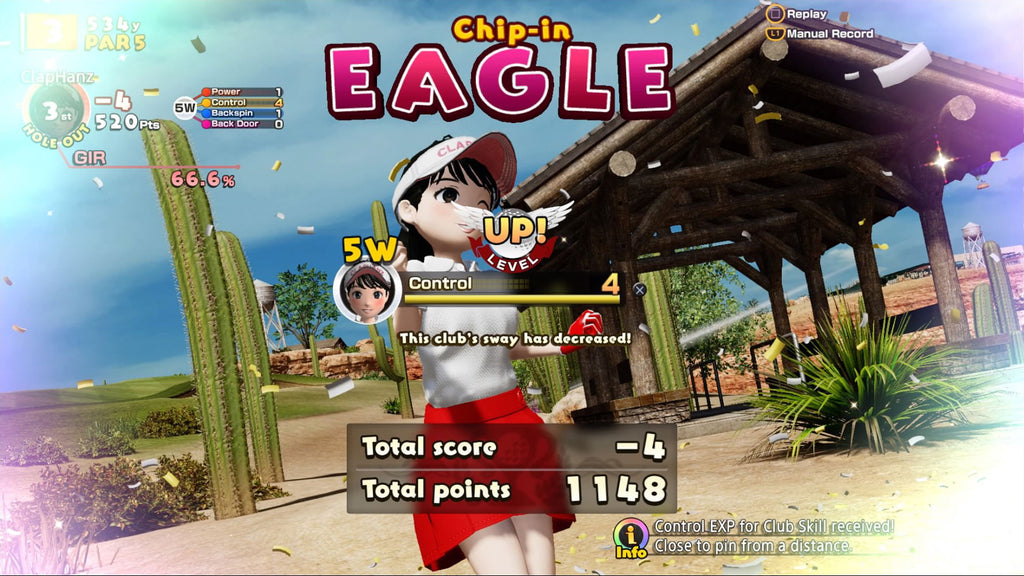Select the golfer portrait beside Control
The width and height of the screenshot is (1024, 576).
coord(367,291)
